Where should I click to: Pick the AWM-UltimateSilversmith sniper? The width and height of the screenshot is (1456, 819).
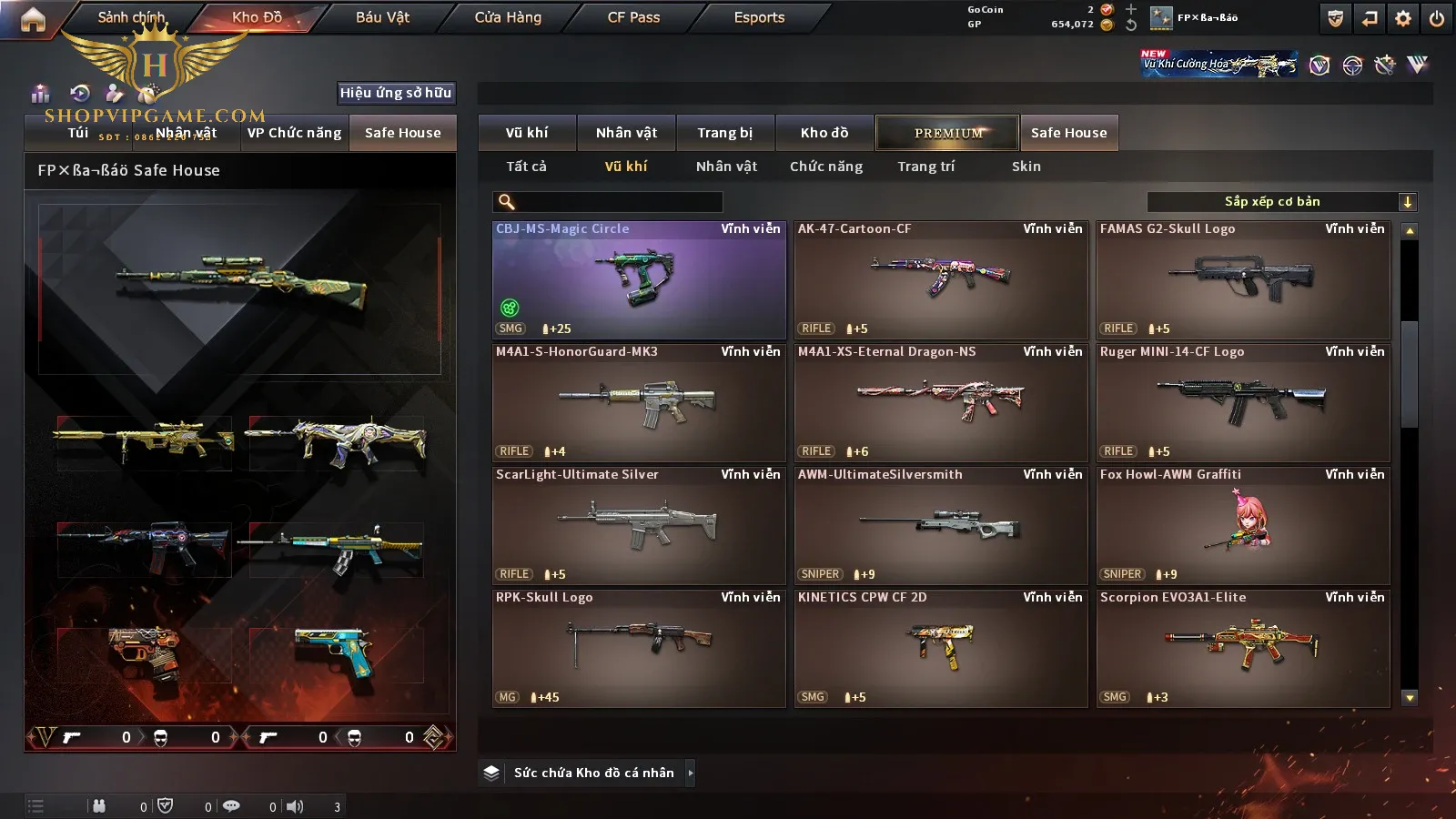pos(941,526)
